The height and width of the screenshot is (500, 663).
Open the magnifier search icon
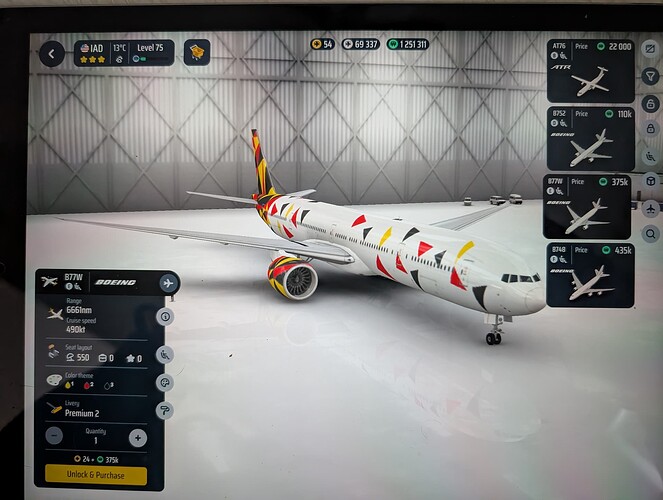coord(650,234)
